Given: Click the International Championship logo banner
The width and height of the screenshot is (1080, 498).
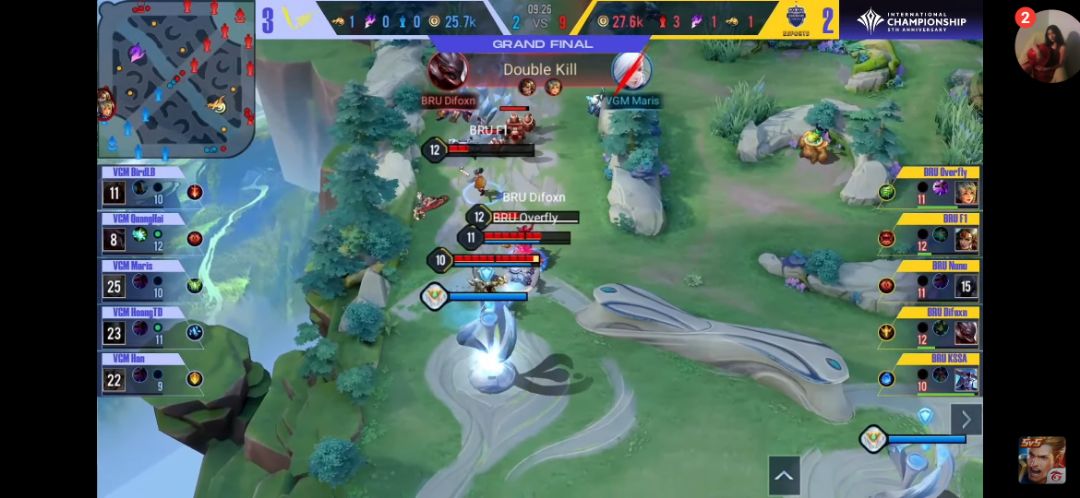Looking at the screenshot, I should click(x=912, y=20).
